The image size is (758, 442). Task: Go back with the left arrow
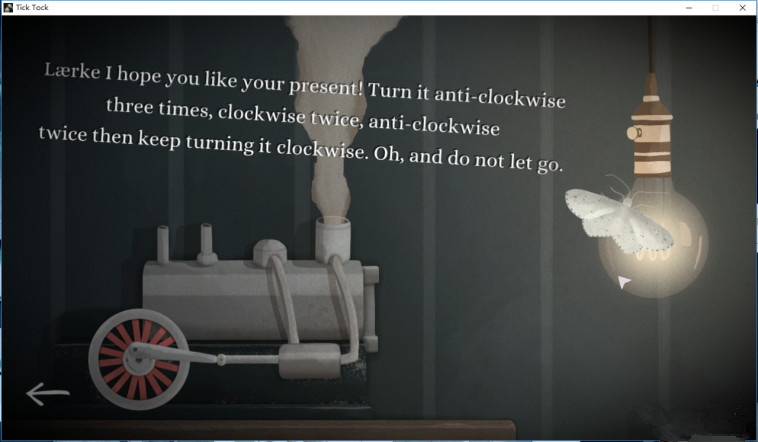coord(47,394)
